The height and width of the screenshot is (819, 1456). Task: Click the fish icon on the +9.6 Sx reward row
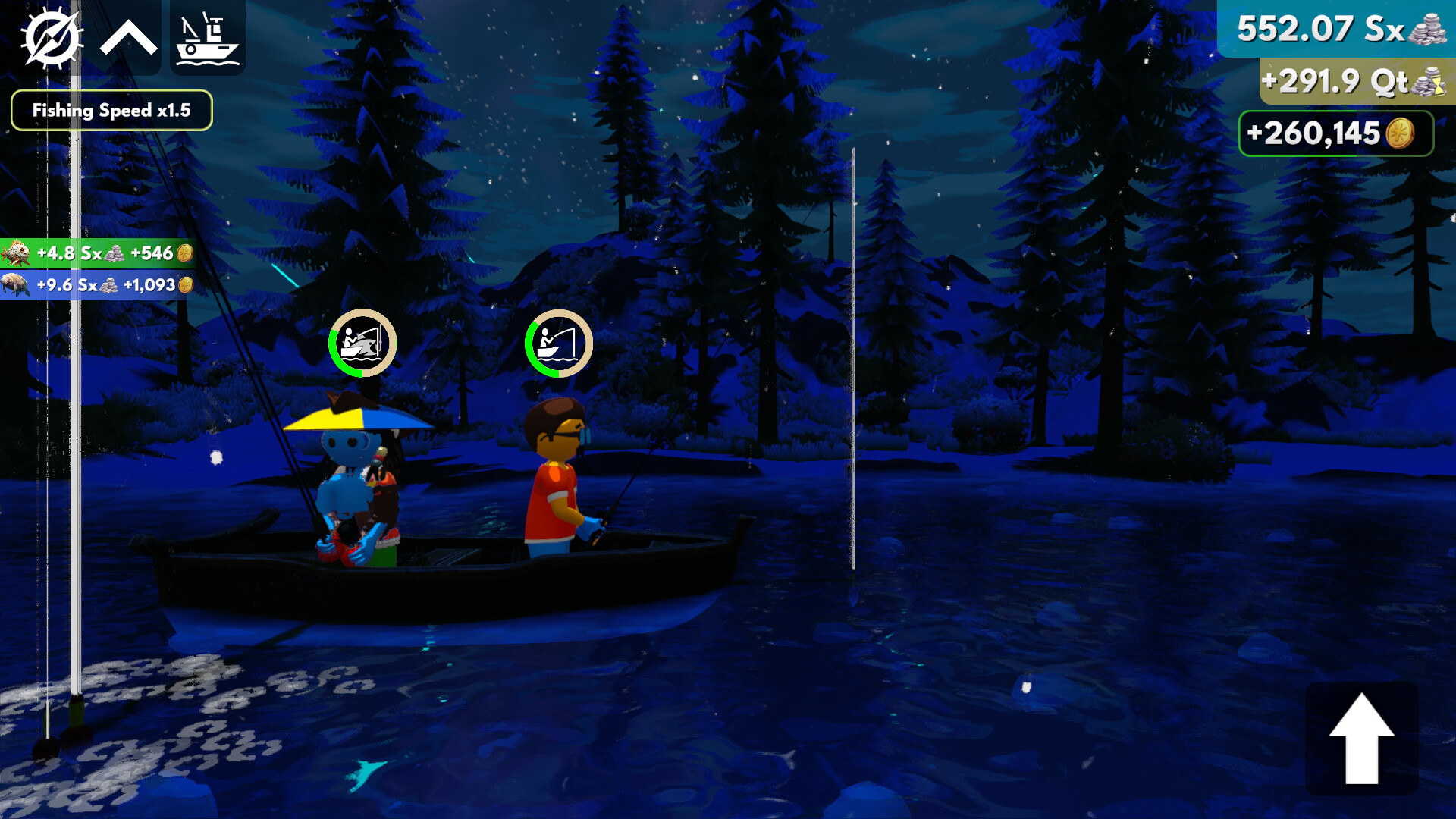point(15,287)
